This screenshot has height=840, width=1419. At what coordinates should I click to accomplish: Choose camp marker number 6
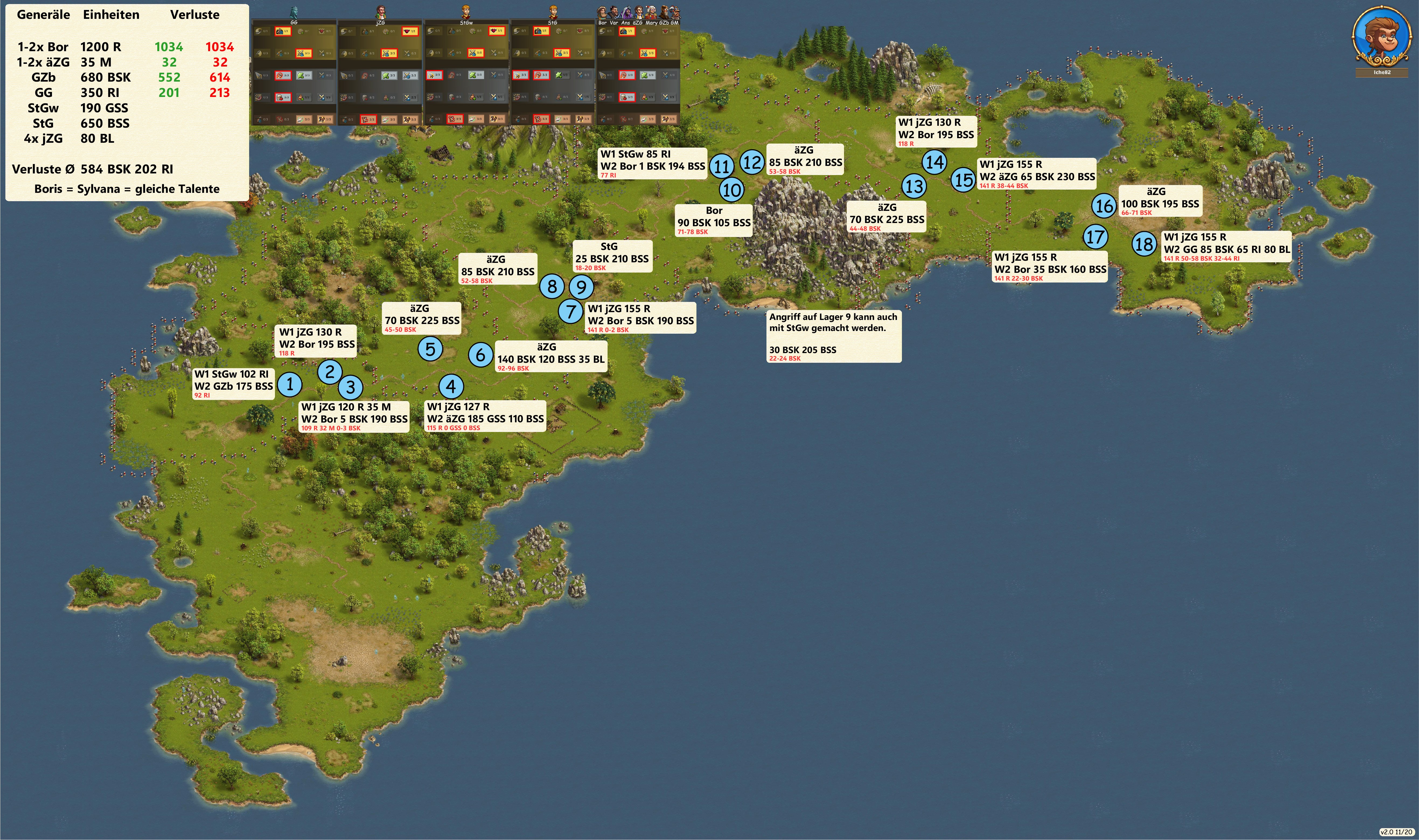tap(480, 355)
